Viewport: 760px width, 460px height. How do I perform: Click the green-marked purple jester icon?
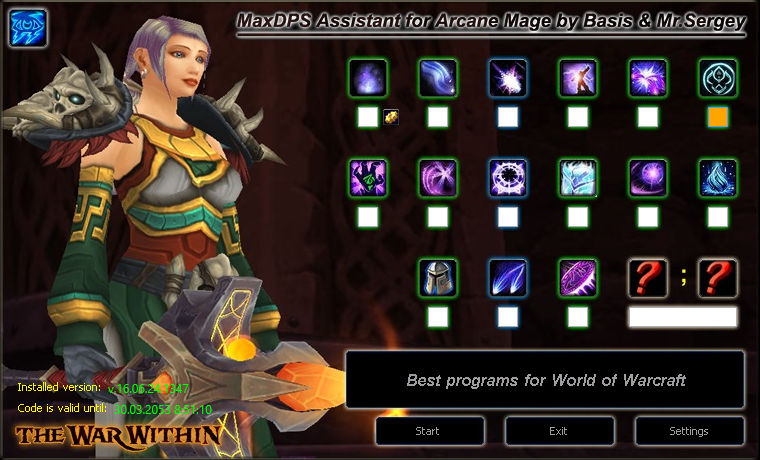point(368,178)
